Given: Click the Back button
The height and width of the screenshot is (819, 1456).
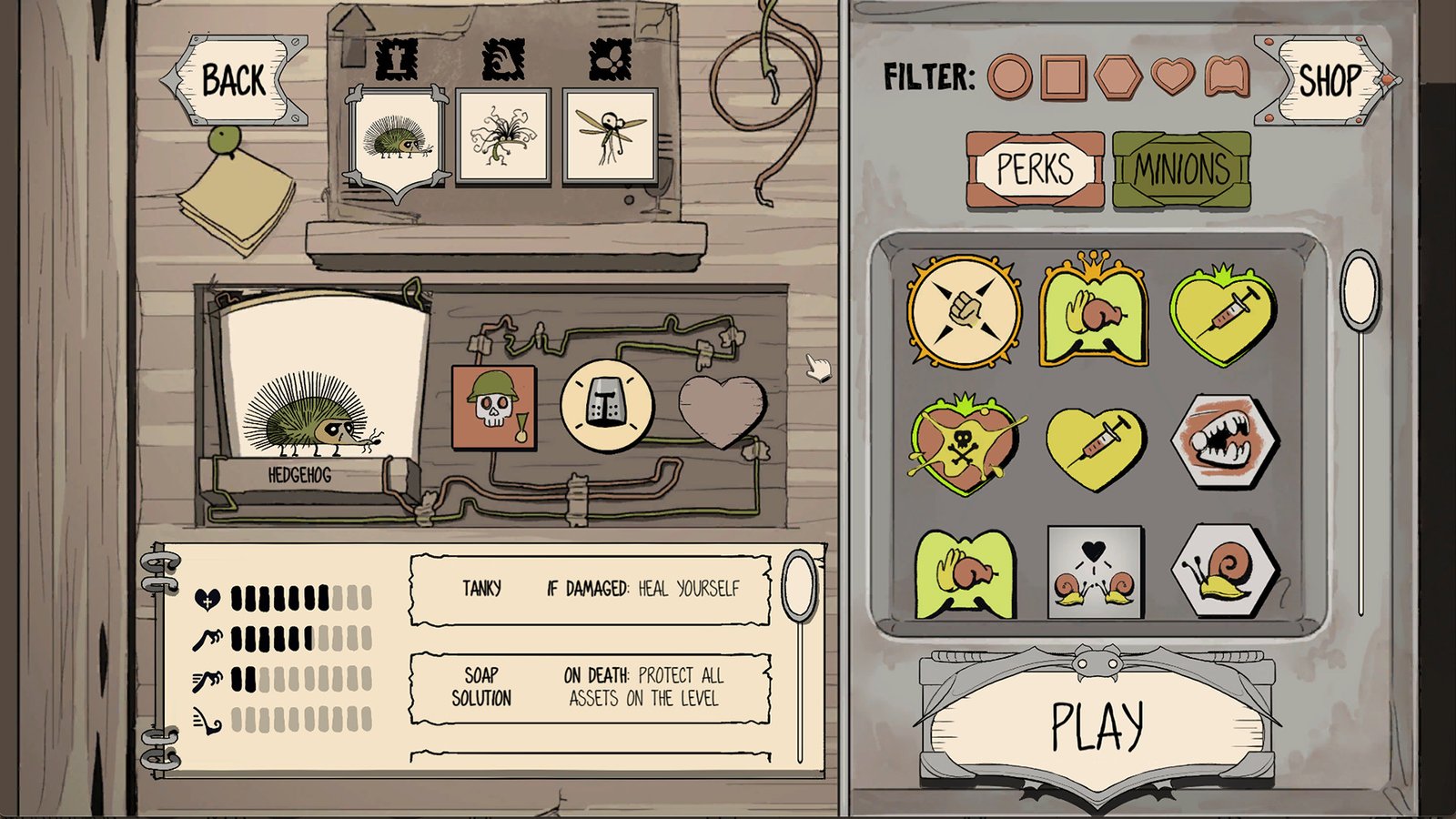Looking at the screenshot, I should coord(233,80).
